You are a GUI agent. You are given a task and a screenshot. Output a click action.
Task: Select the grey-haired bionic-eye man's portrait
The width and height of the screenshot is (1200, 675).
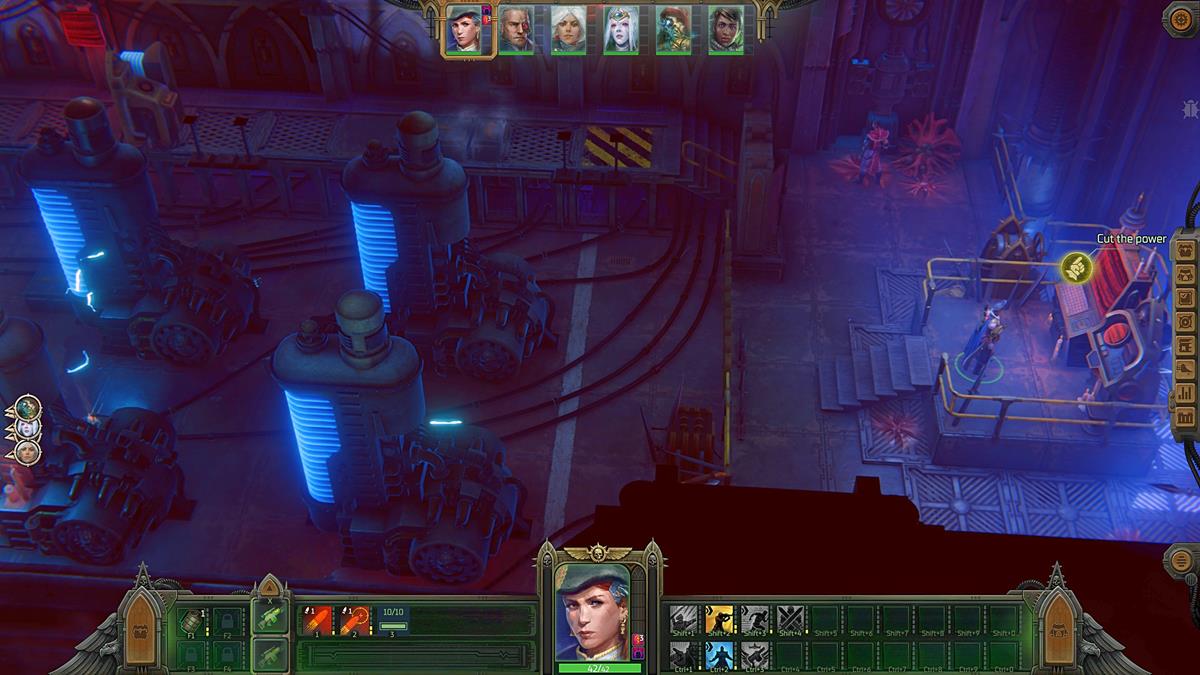[516, 29]
